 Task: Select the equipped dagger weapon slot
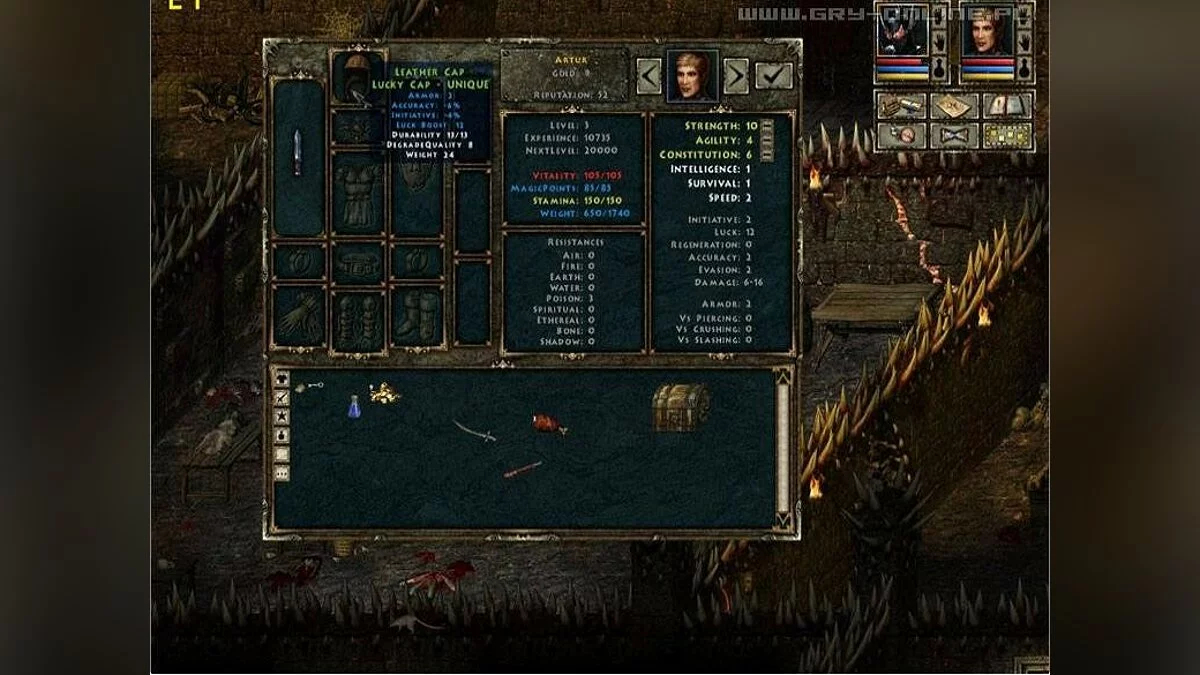tap(297, 157)
